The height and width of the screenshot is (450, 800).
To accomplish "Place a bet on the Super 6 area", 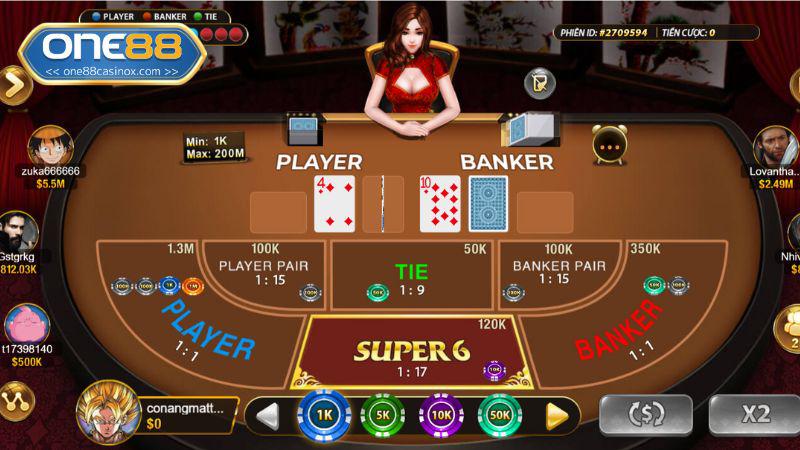I will pos(412,351).
